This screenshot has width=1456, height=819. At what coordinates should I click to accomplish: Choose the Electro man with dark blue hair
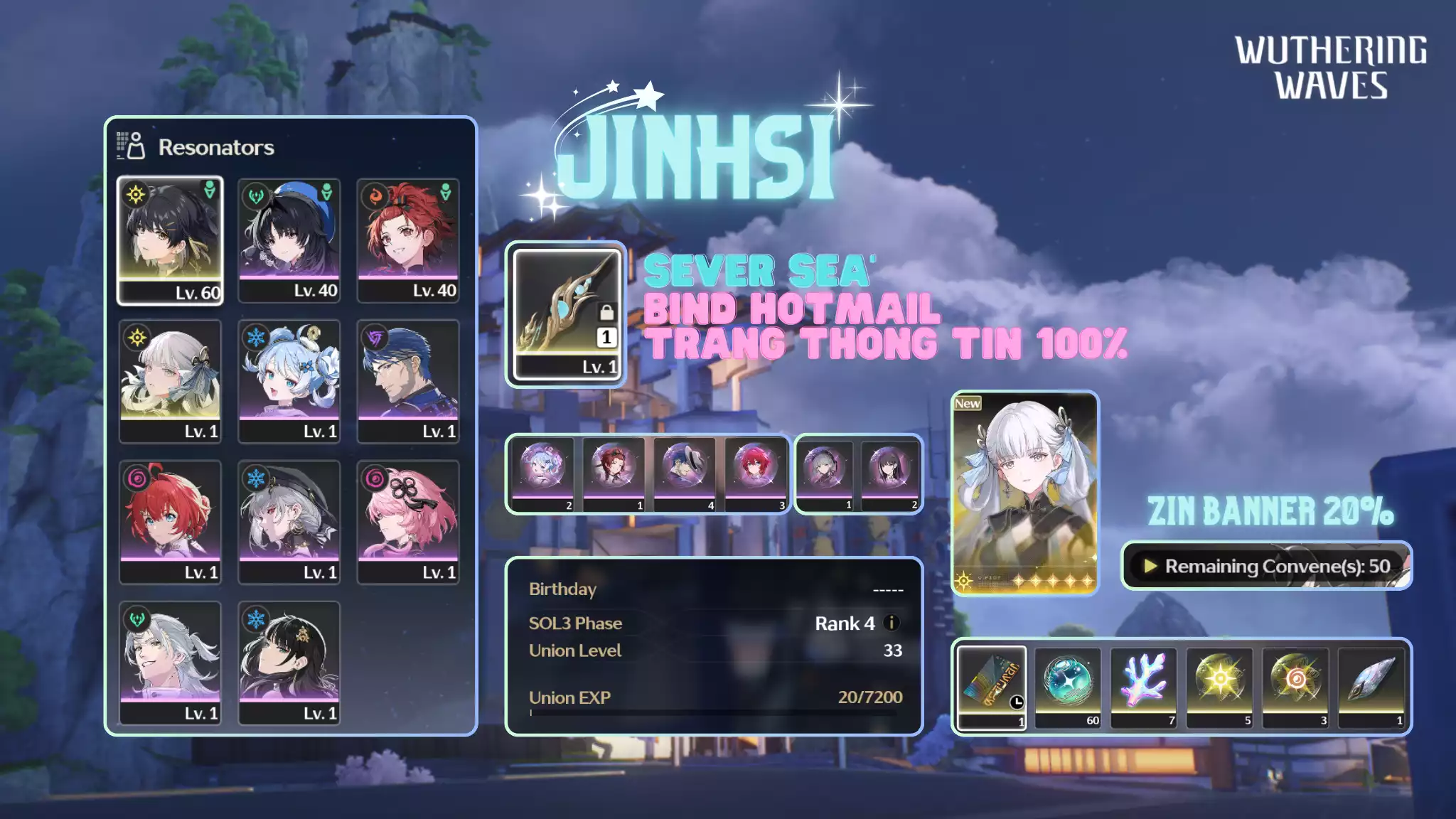[x=408, y=381]
